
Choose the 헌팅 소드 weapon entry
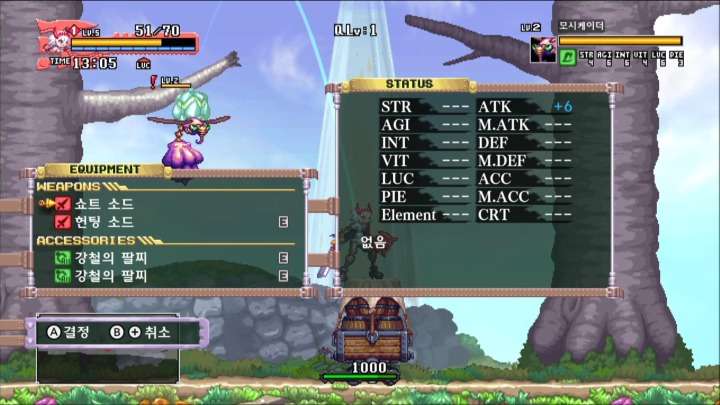pyautogui.click(x=104, y=222)
